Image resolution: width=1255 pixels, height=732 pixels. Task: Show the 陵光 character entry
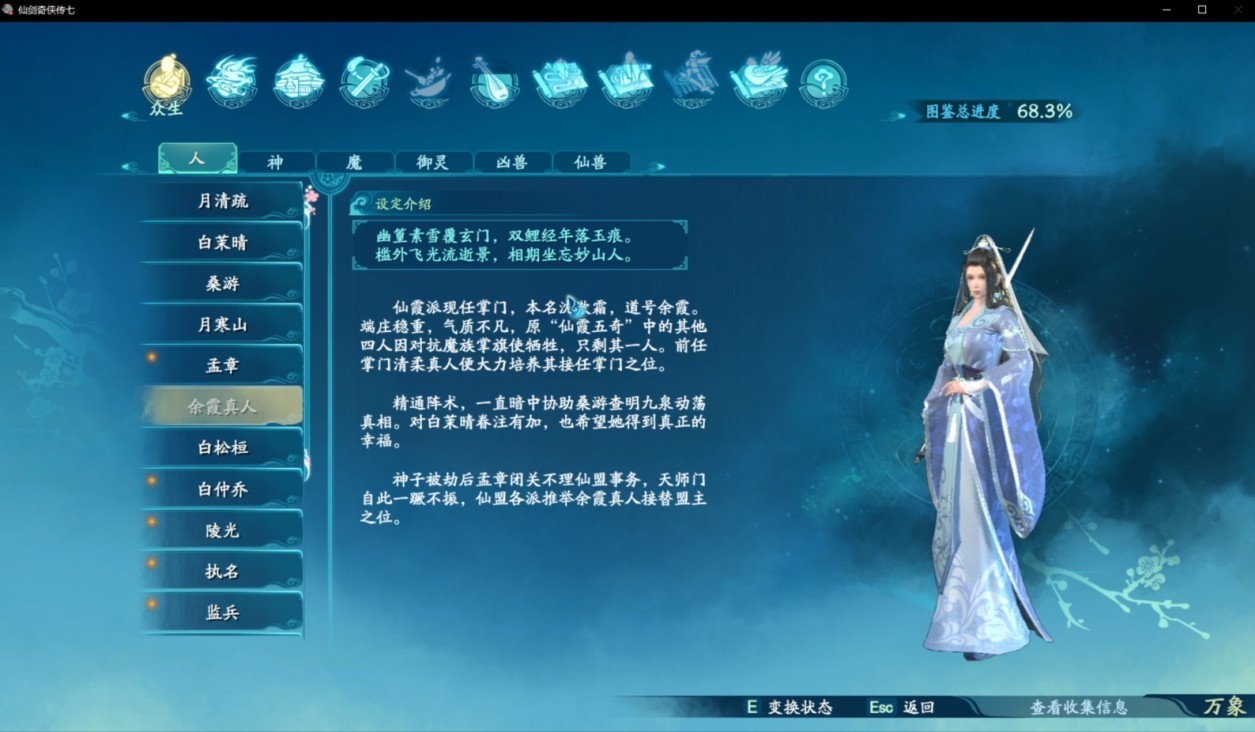pos(222,530)
